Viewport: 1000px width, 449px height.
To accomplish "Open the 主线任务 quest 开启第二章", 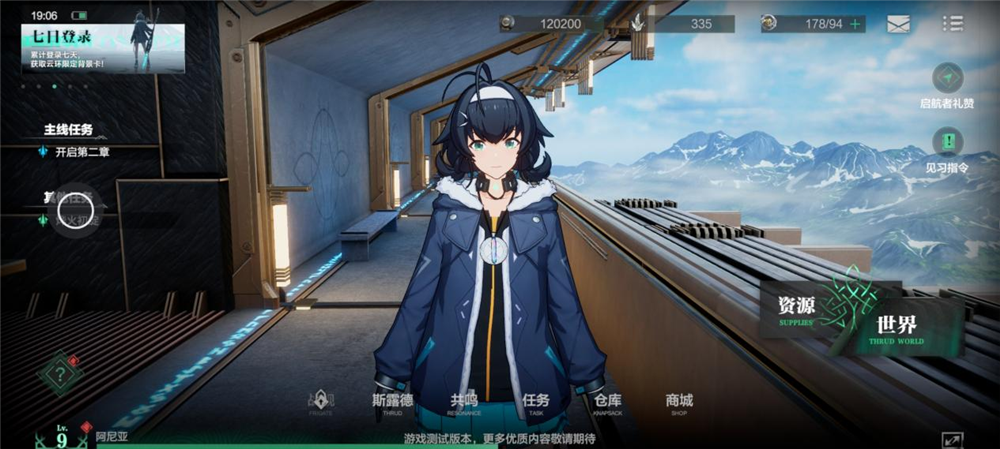I will click(x=82, y=152).
